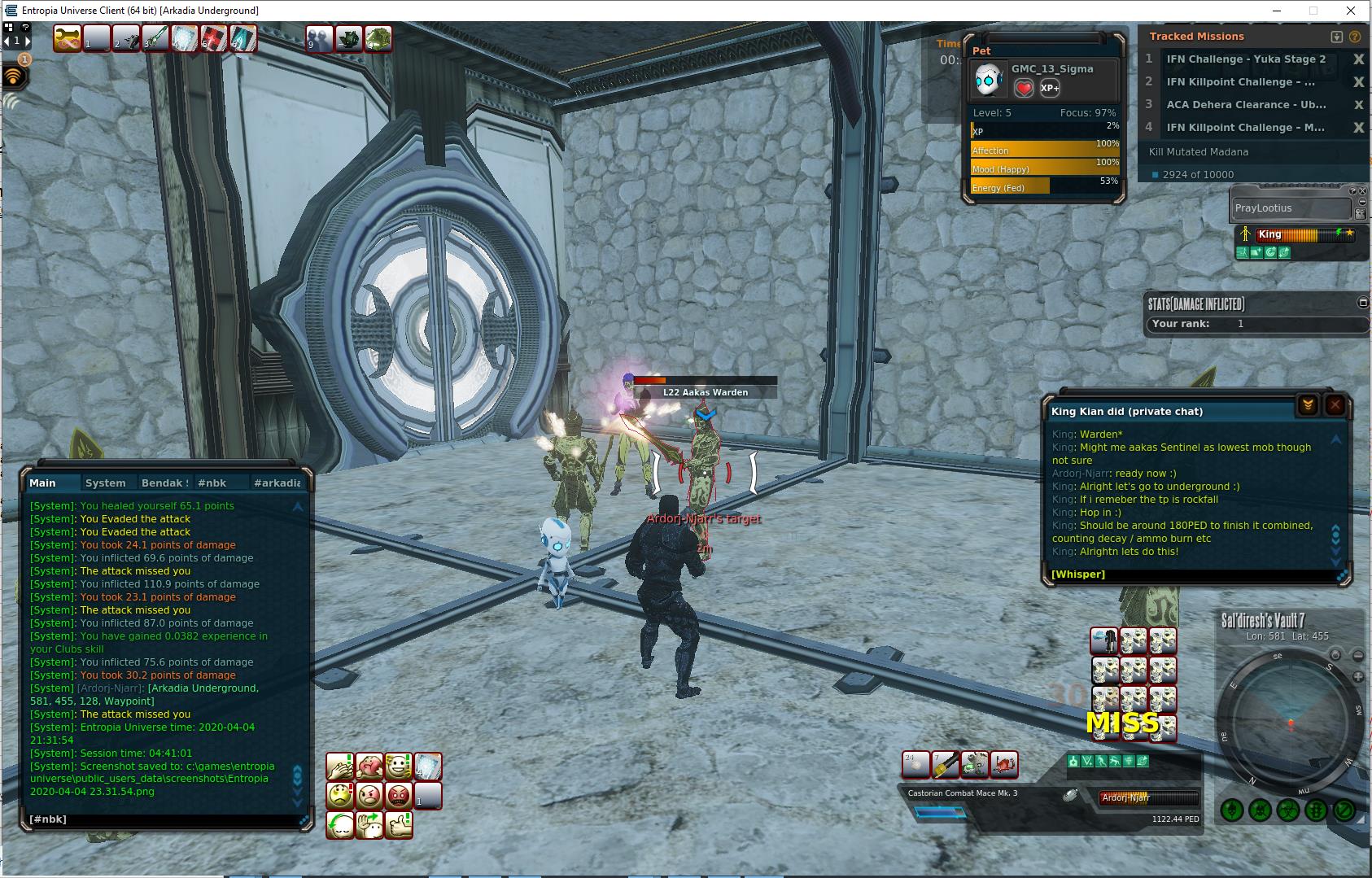Viewport: 1372px width, 878px height.
Task: Close the Entropia Universe client window
Action: point(1352,11)
